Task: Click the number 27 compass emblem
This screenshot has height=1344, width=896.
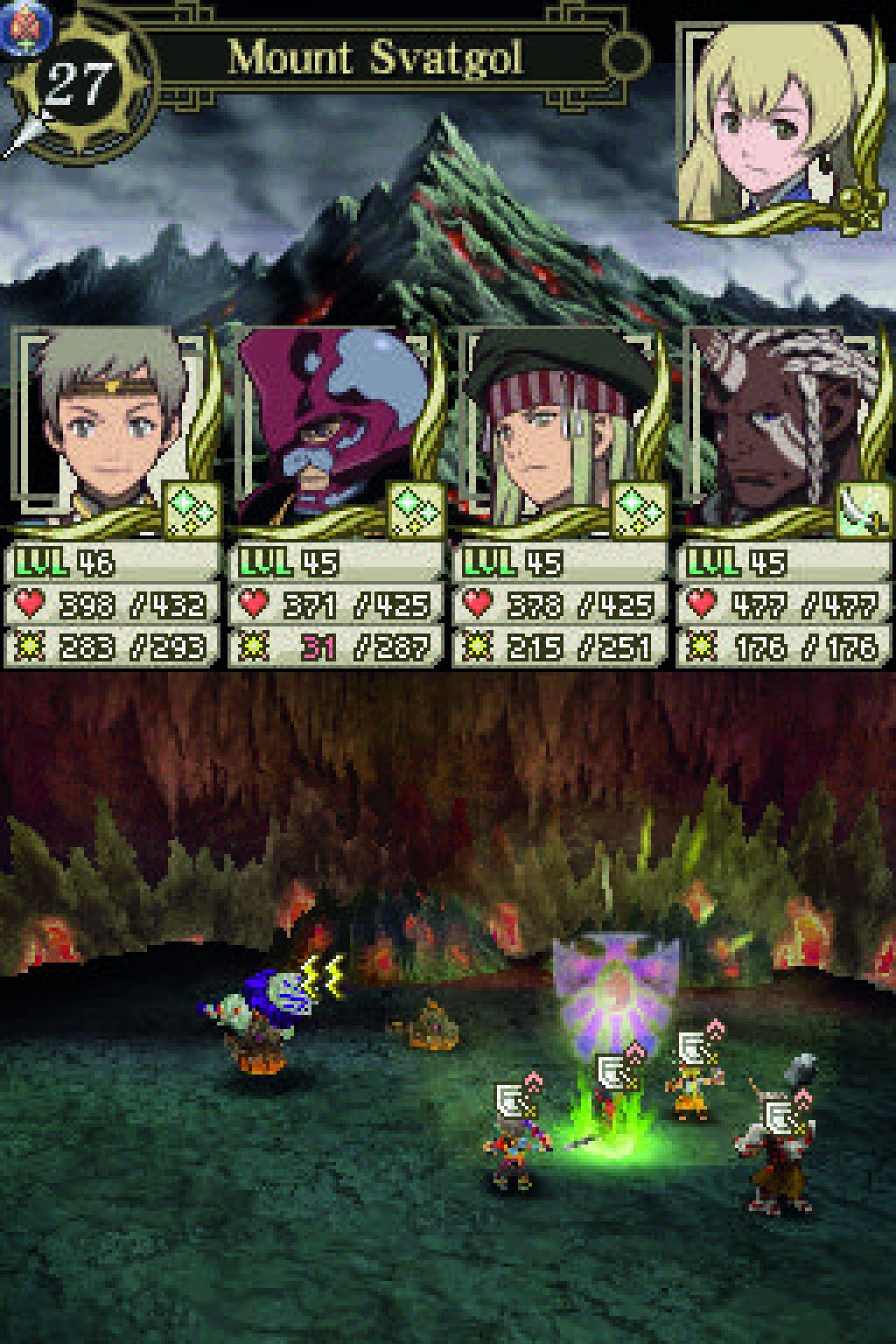Action: coord(79,85)
